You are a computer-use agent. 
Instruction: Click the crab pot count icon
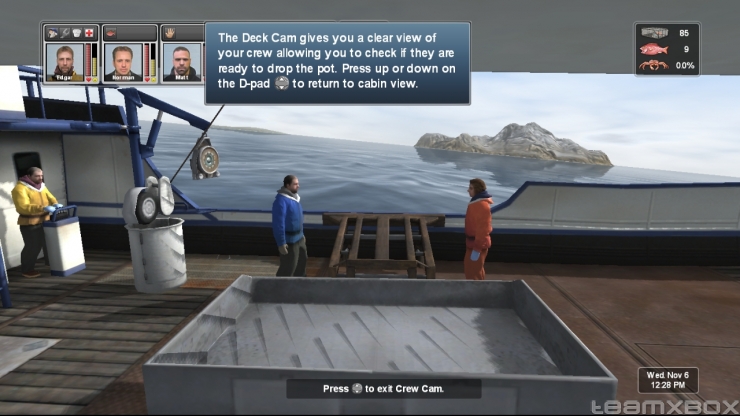coord(653,33)
